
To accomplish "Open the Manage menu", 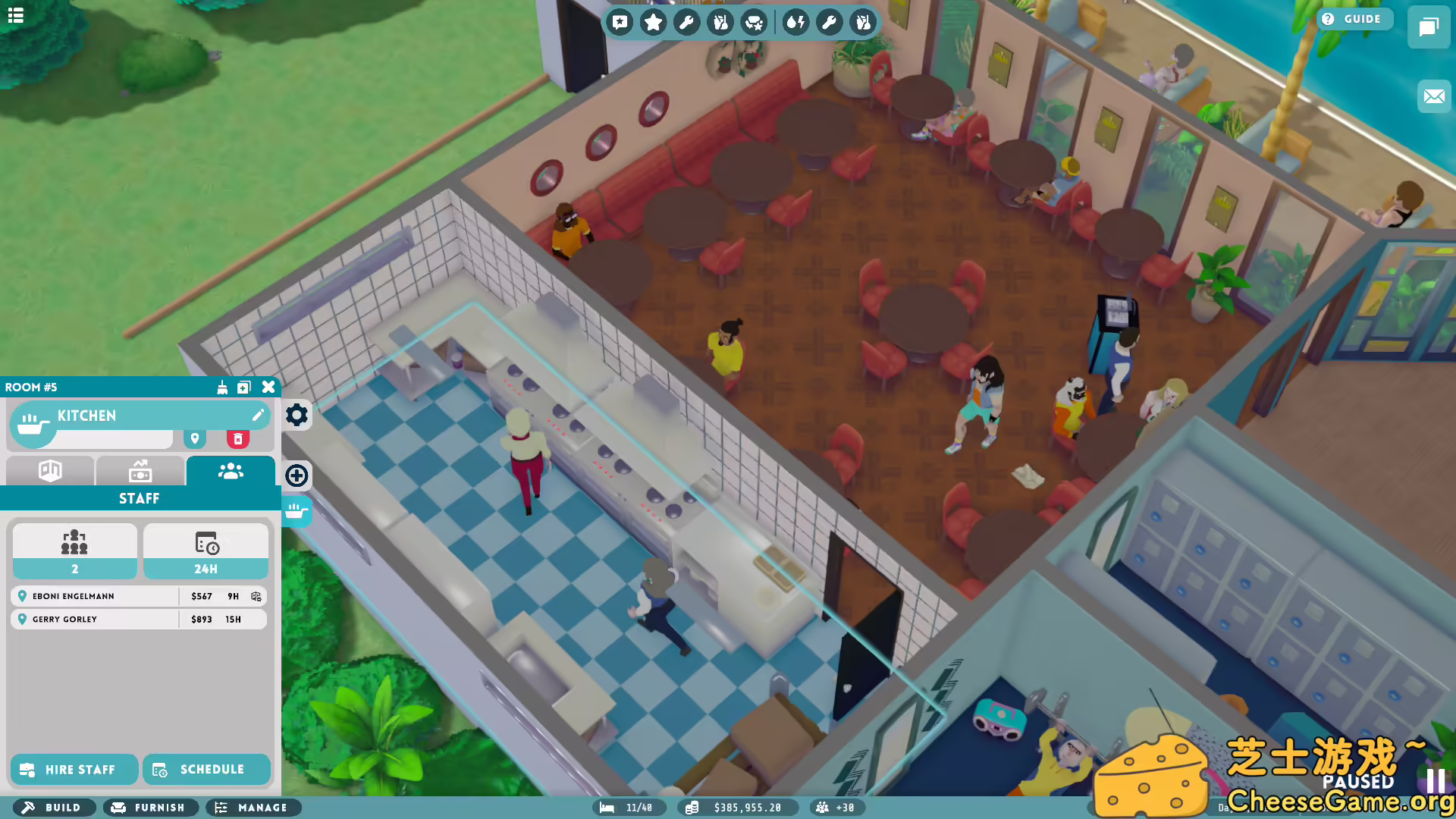I will [253, 808].
